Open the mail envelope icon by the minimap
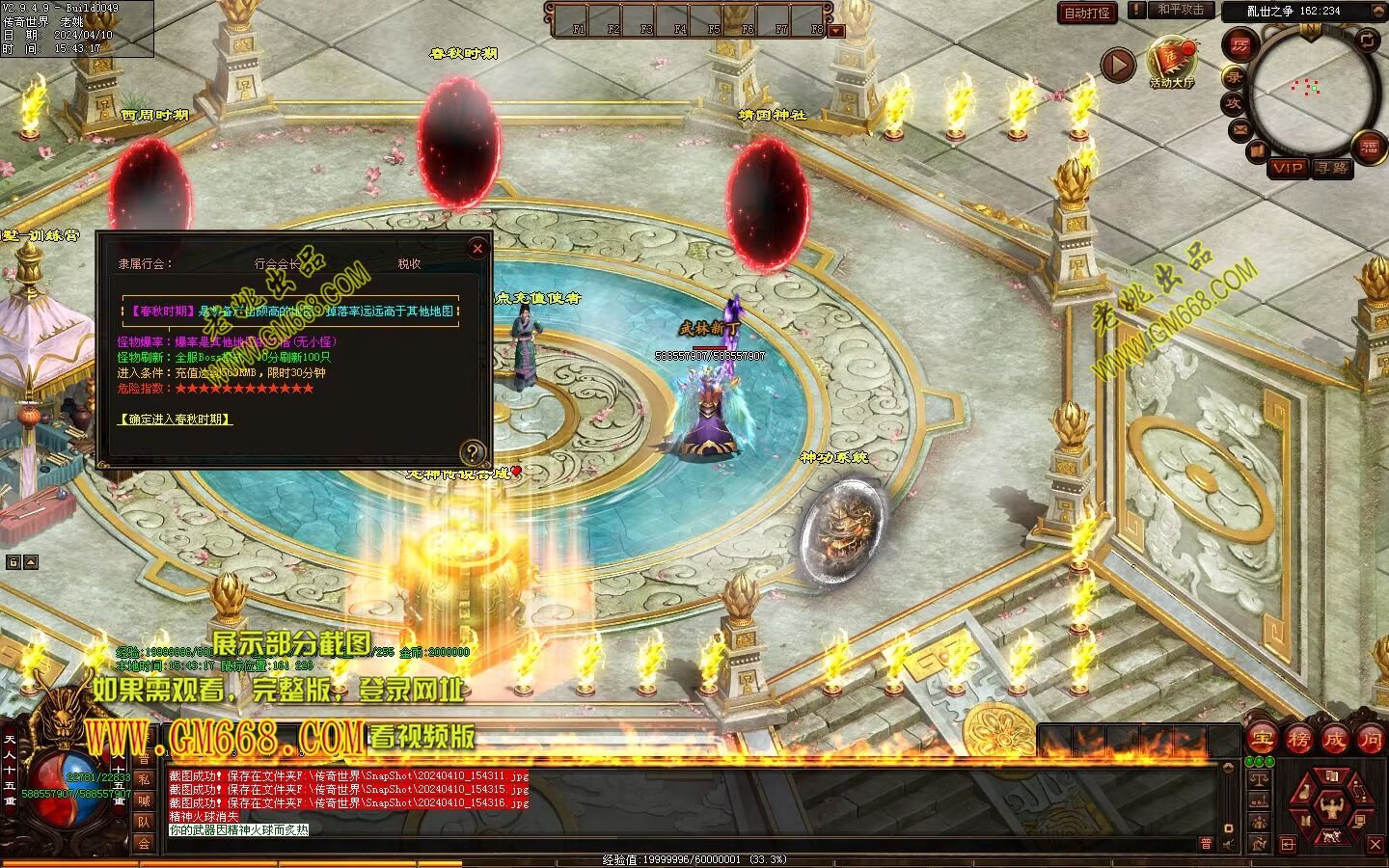The width and height of the screenshot is (1389, 868). click(x=1239, y=129)
